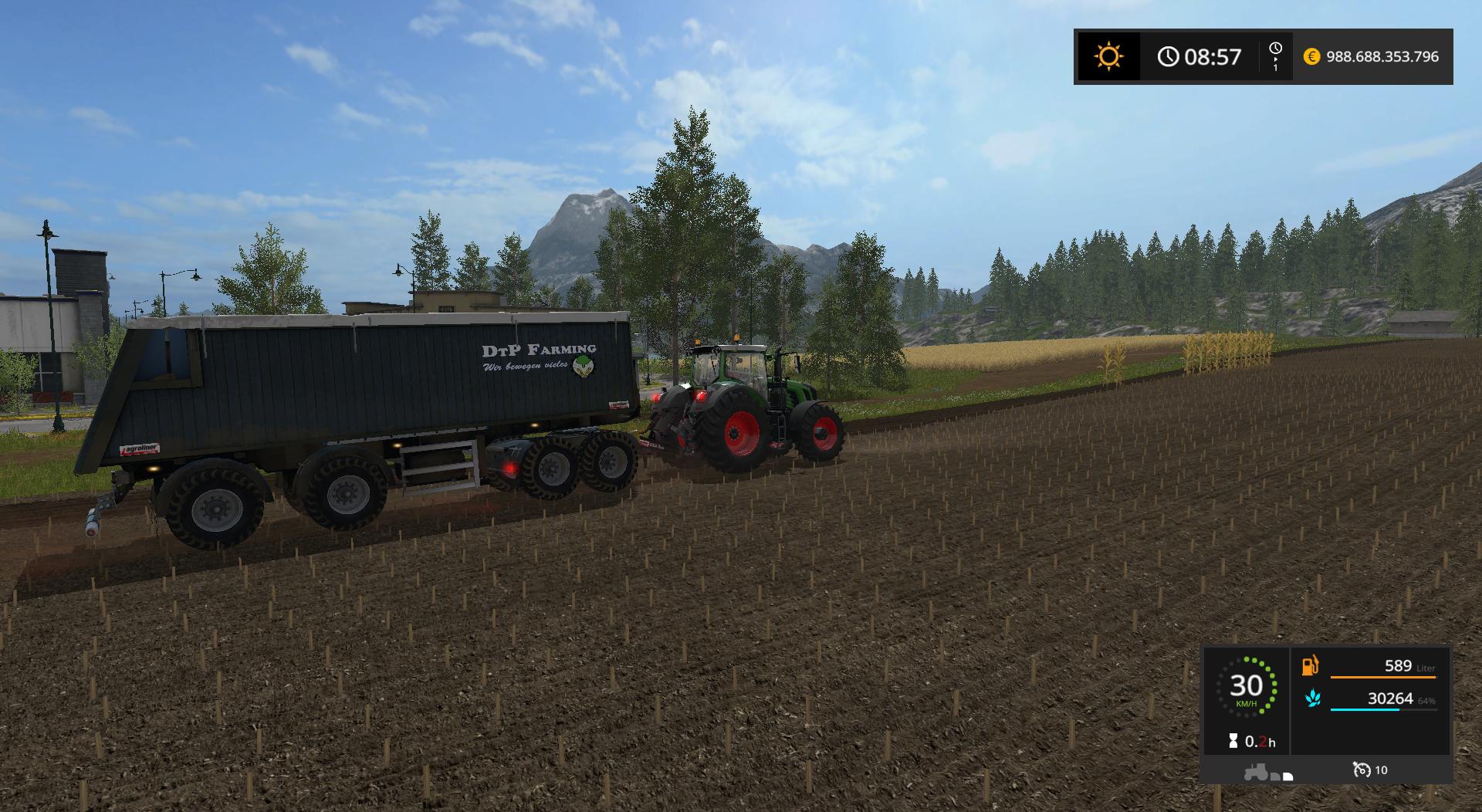The height and width of the screenshot is (812, 1482).
Task: Click the tractor silhouette vehicle icon
Action: [1256, 771]
